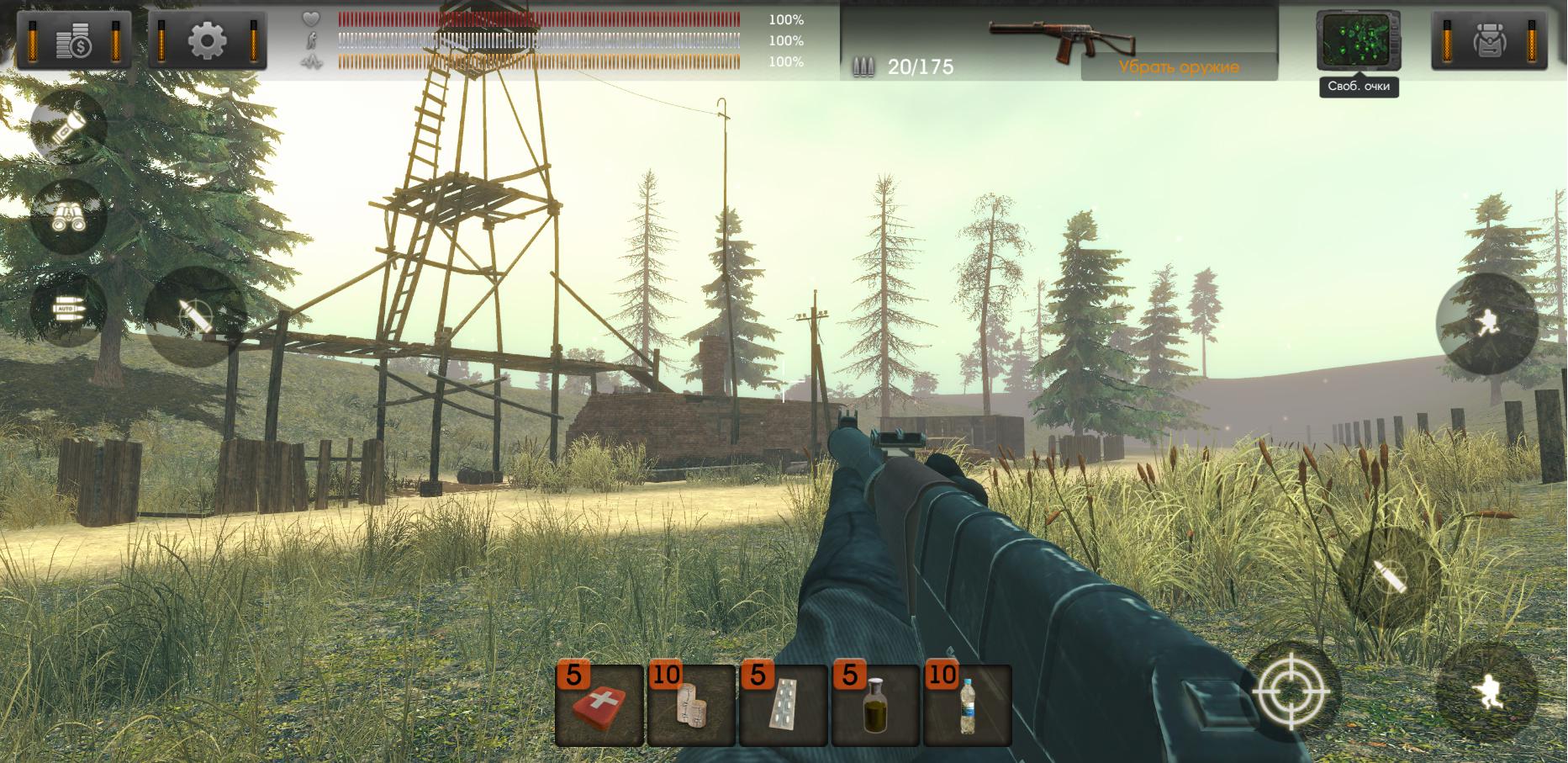This screenshot has width=1568, height=763.
Task: Use the bandage rolls slot
Action: [691, 706]
